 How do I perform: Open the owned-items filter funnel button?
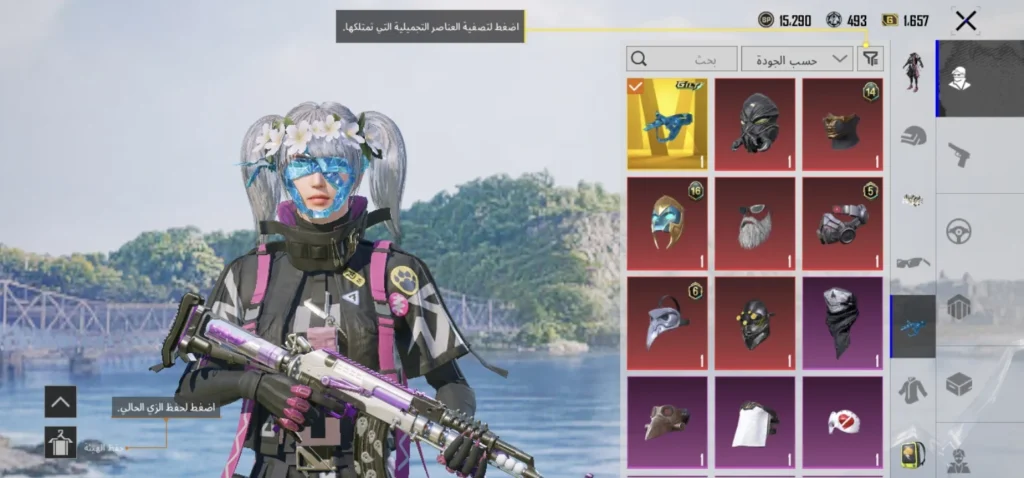(x=871, y=59)
